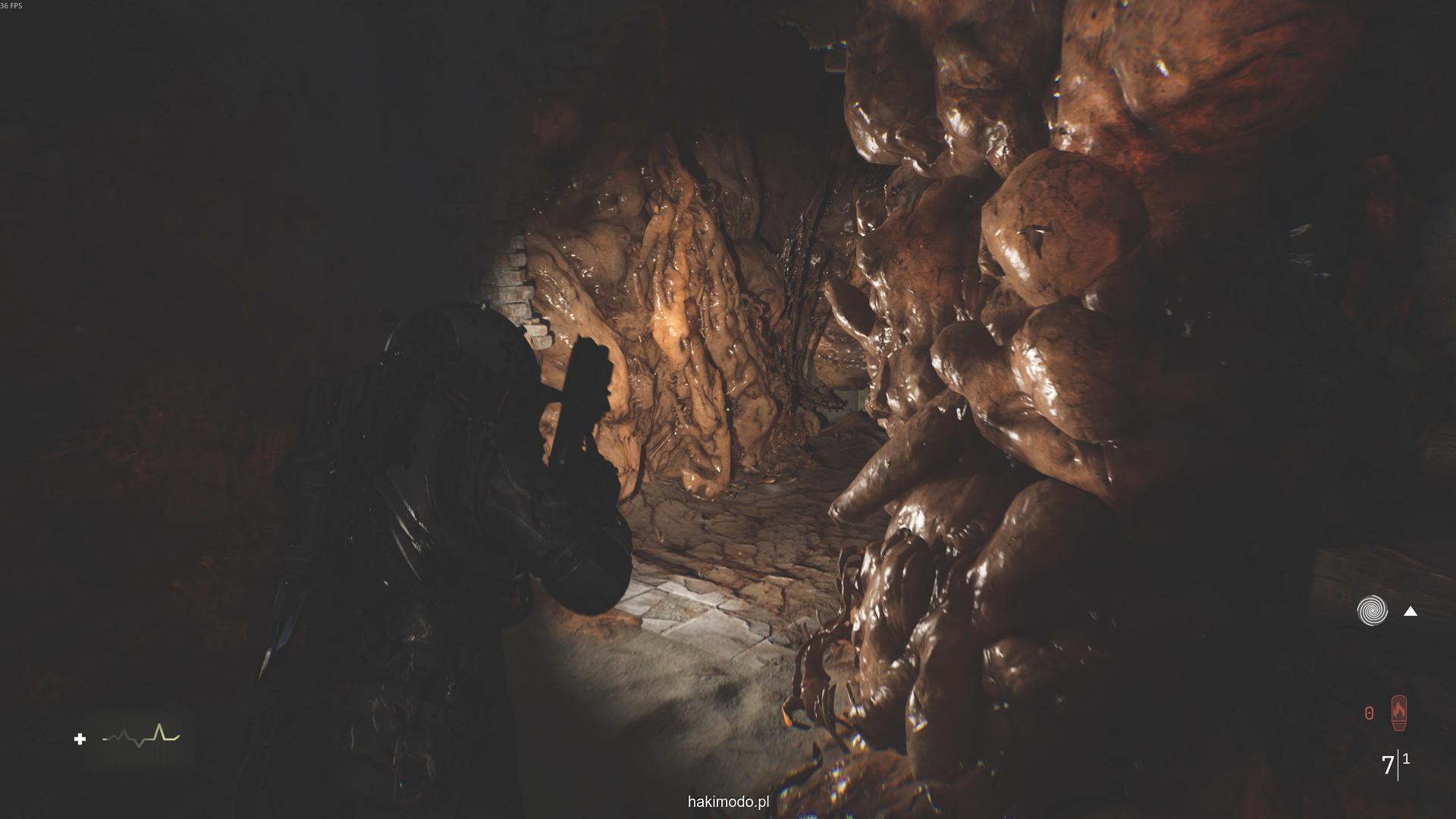1456x819 pixels.
Task: Click the red flame canister icon
Action: pos(1398,714)
